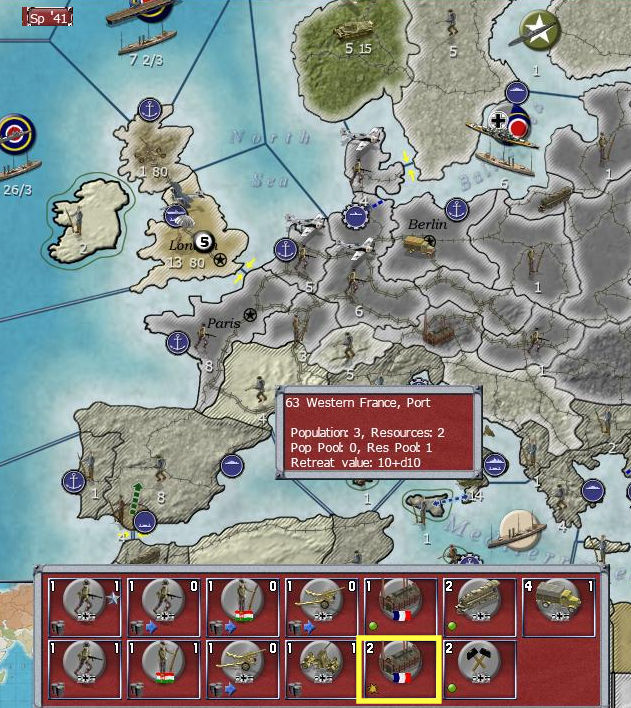Choose the truck unit with strength 4

point(558,603)
